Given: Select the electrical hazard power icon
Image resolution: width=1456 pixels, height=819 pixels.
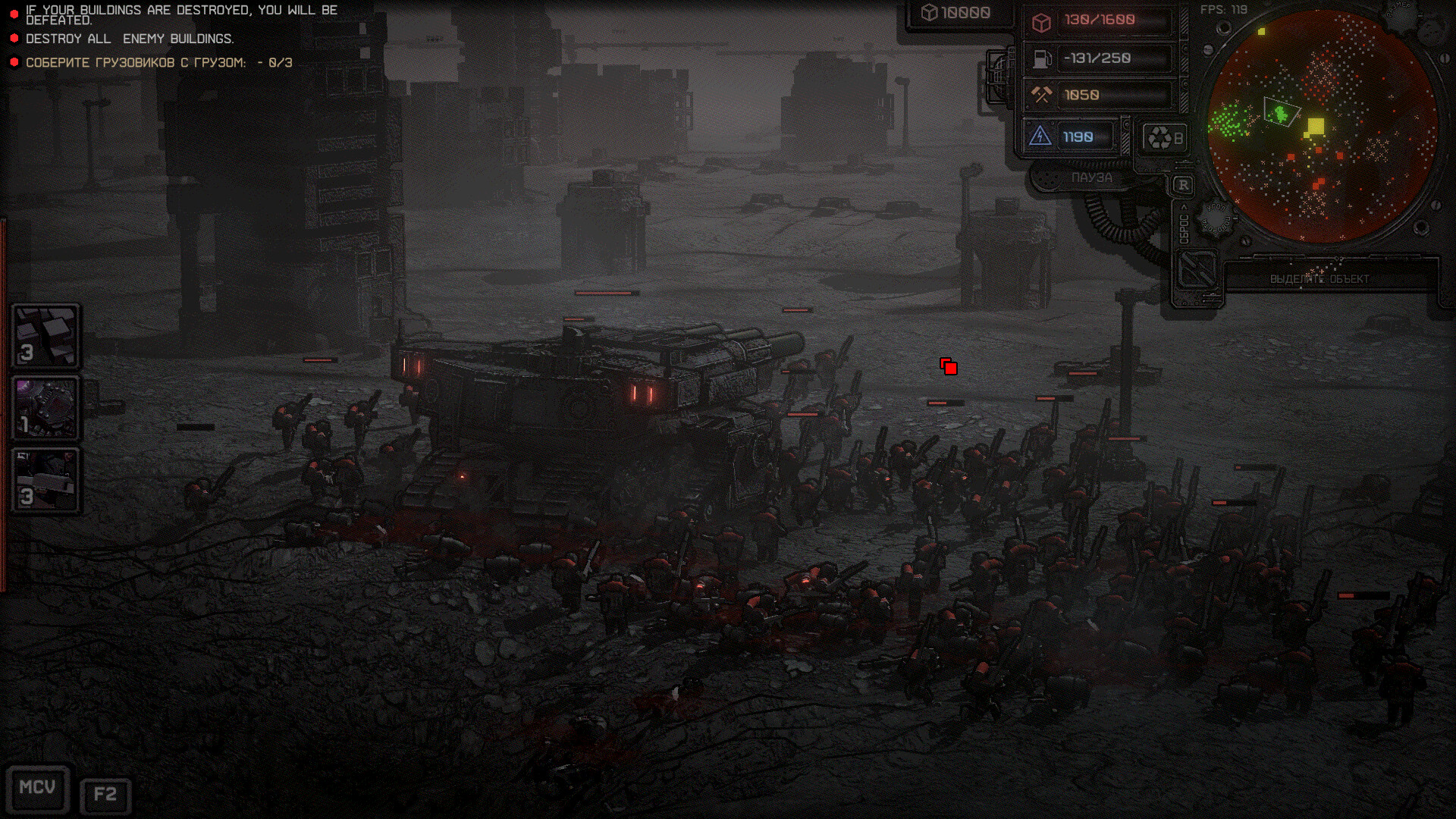Looking at the screenshot, I should (x=1040, y=136).
